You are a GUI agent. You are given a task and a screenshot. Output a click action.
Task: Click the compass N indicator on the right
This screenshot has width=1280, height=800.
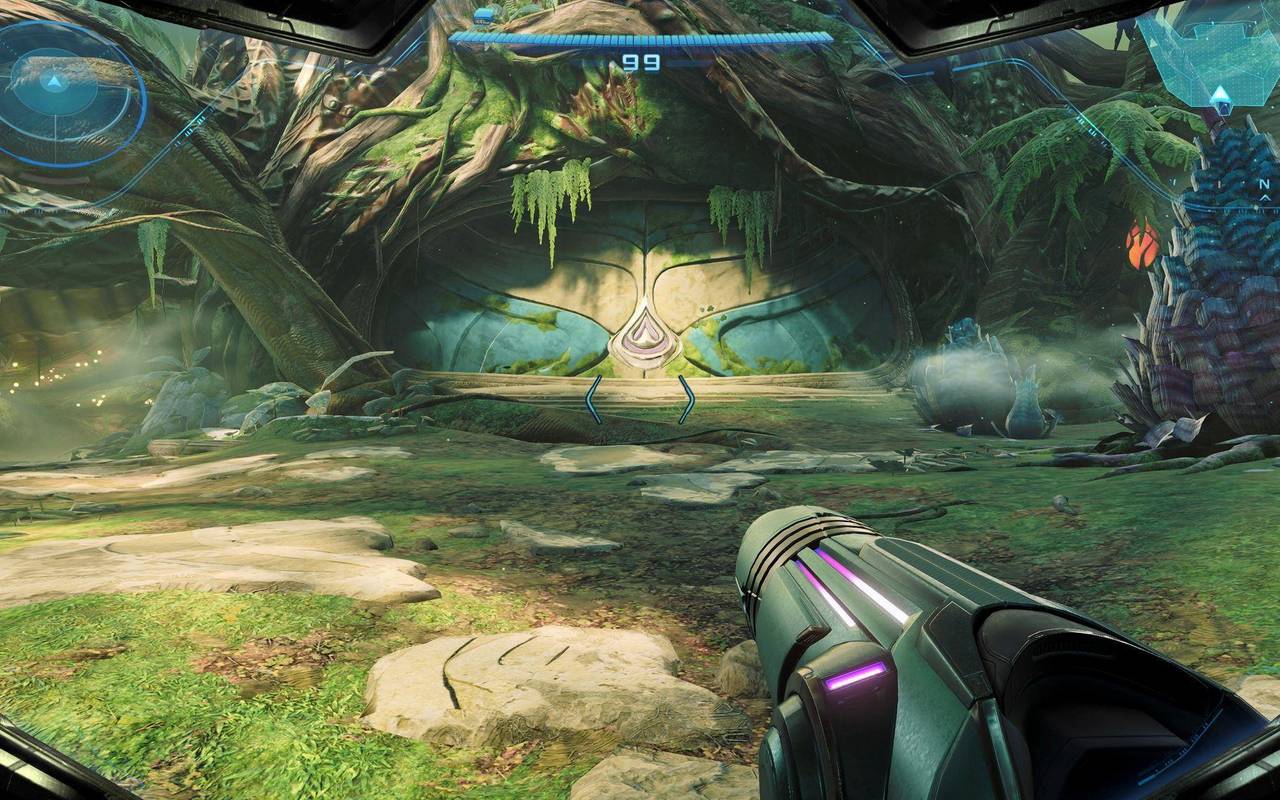[1264, 184]
